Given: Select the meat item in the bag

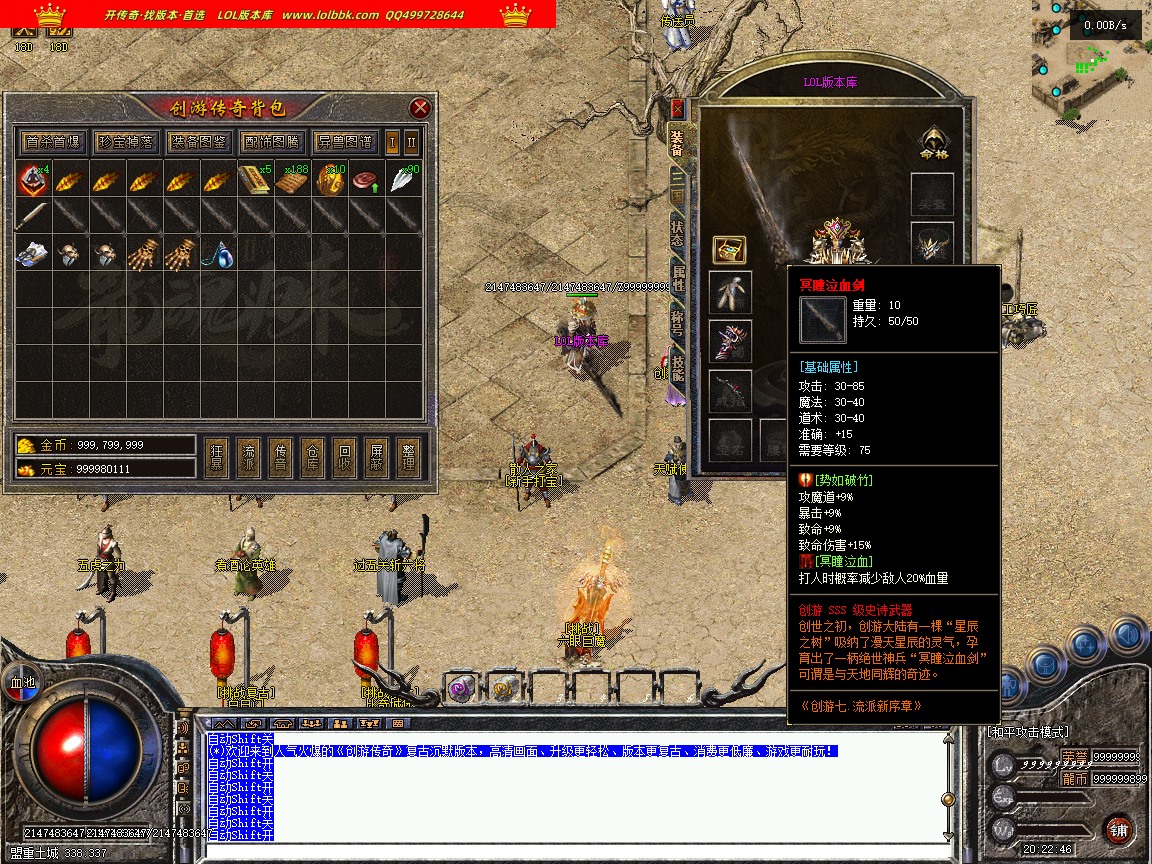Looking at the screenshot, I should (x=367, y=180).
